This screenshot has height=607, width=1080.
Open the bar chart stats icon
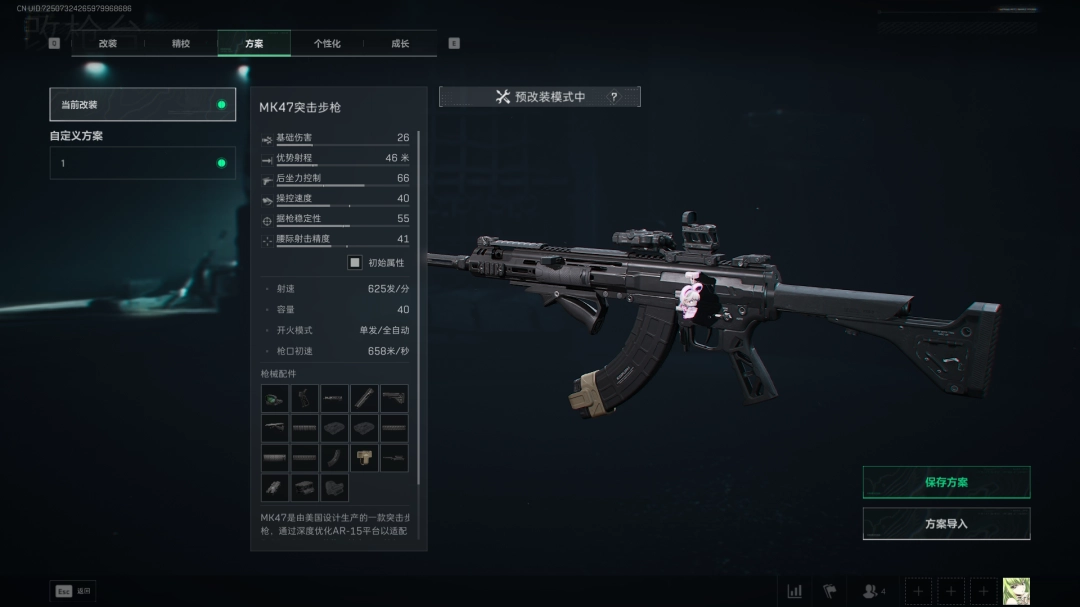(795, 591)
